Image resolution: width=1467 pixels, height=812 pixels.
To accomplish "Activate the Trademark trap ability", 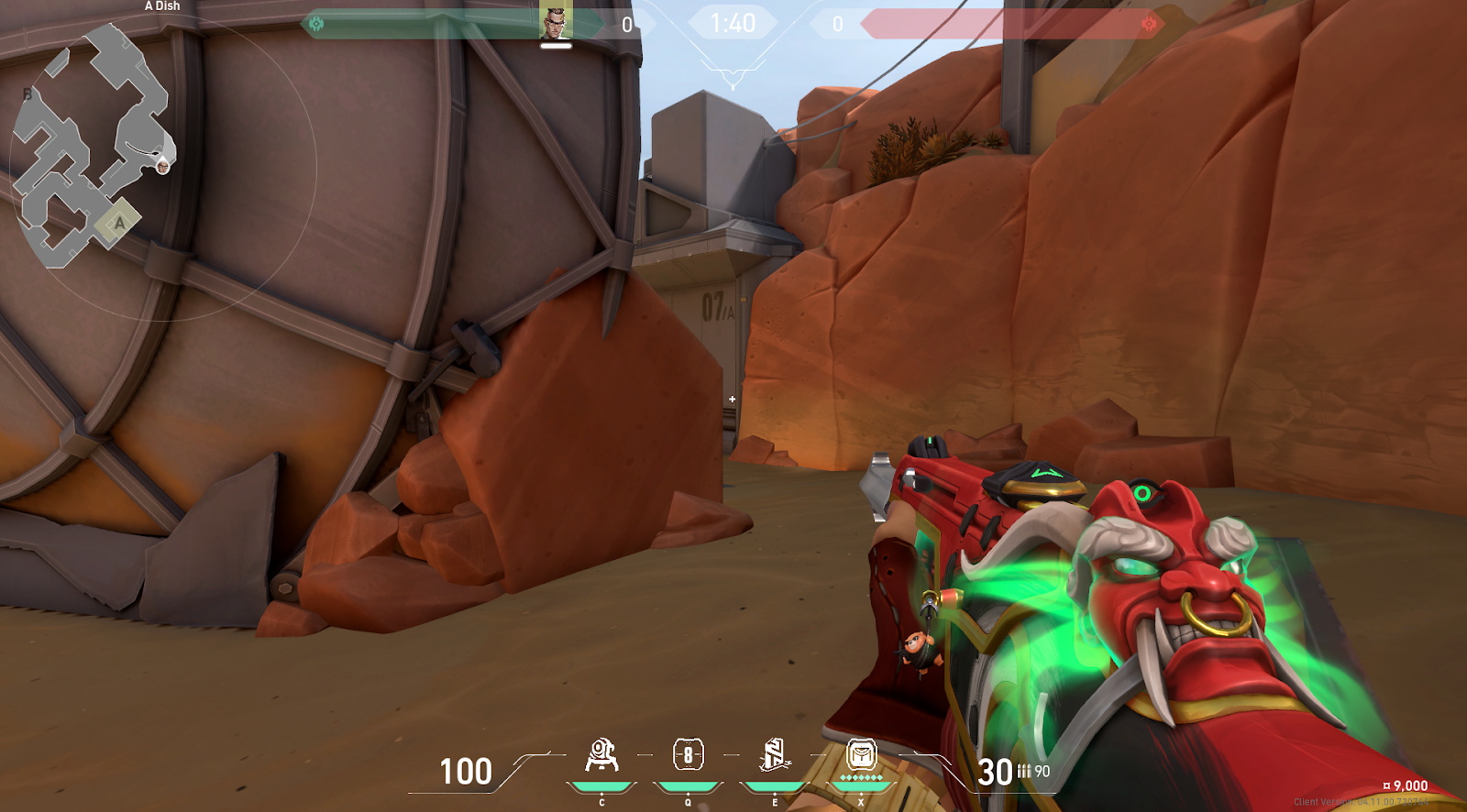I will pos(601,757).
